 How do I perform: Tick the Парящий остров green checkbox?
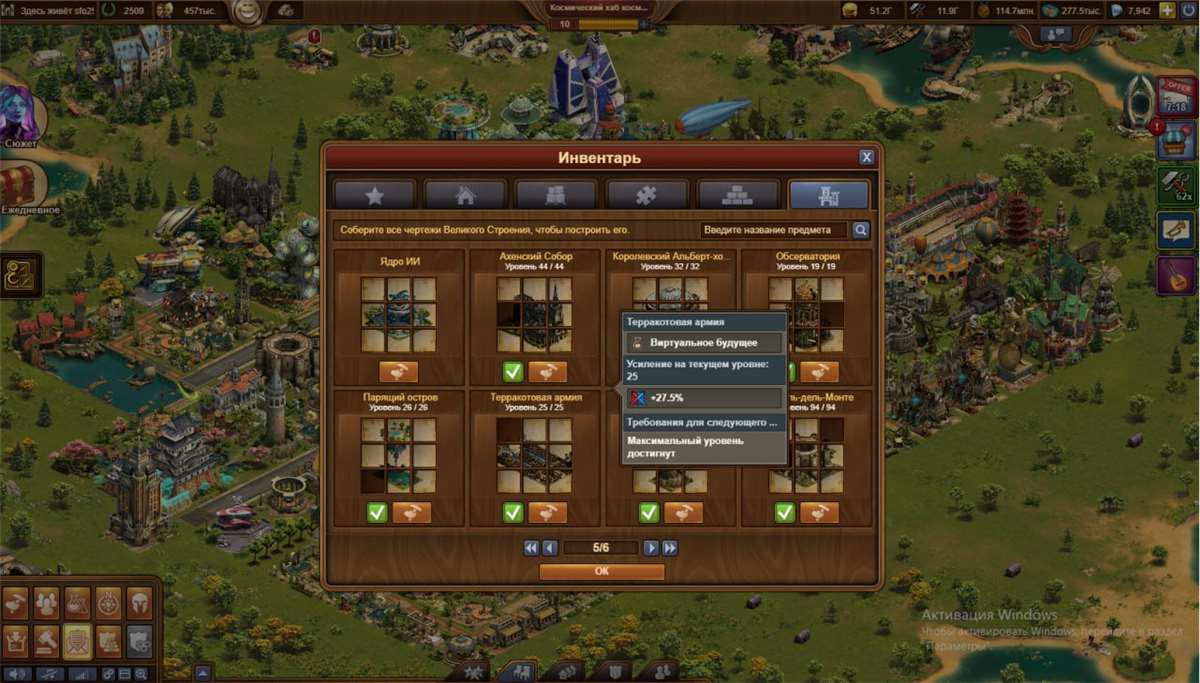377,513
